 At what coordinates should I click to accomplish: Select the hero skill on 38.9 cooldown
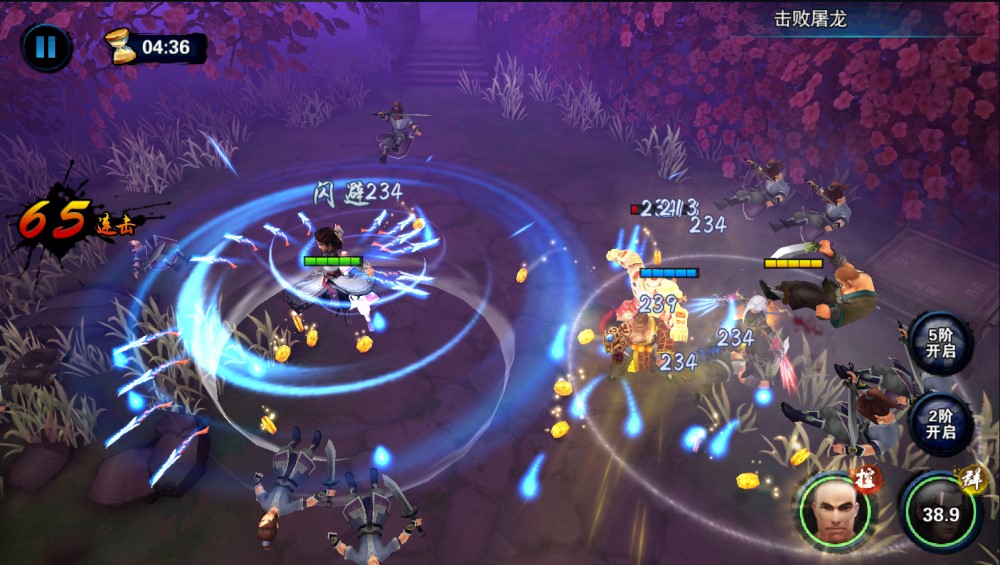pos(939,513)
